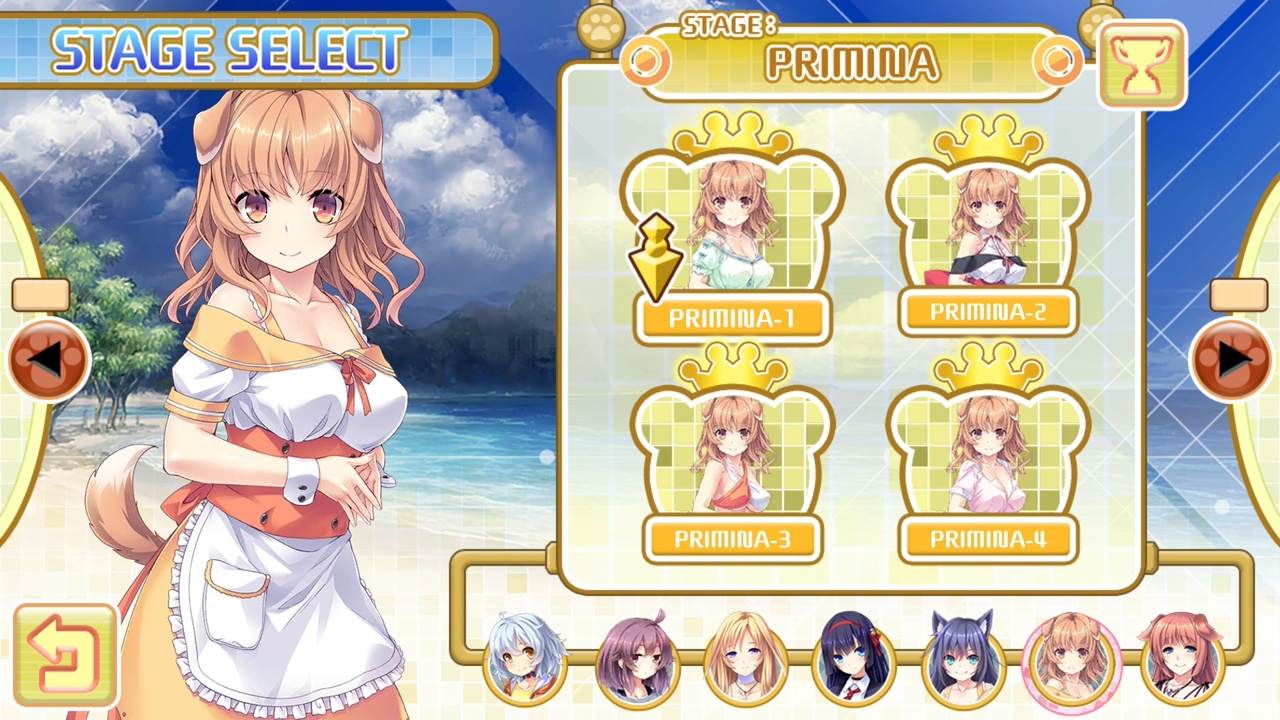The width and height of the screenshot is (1280, 720).
Task: Open the trophy achievements screen
Action: coord(1143,63)
